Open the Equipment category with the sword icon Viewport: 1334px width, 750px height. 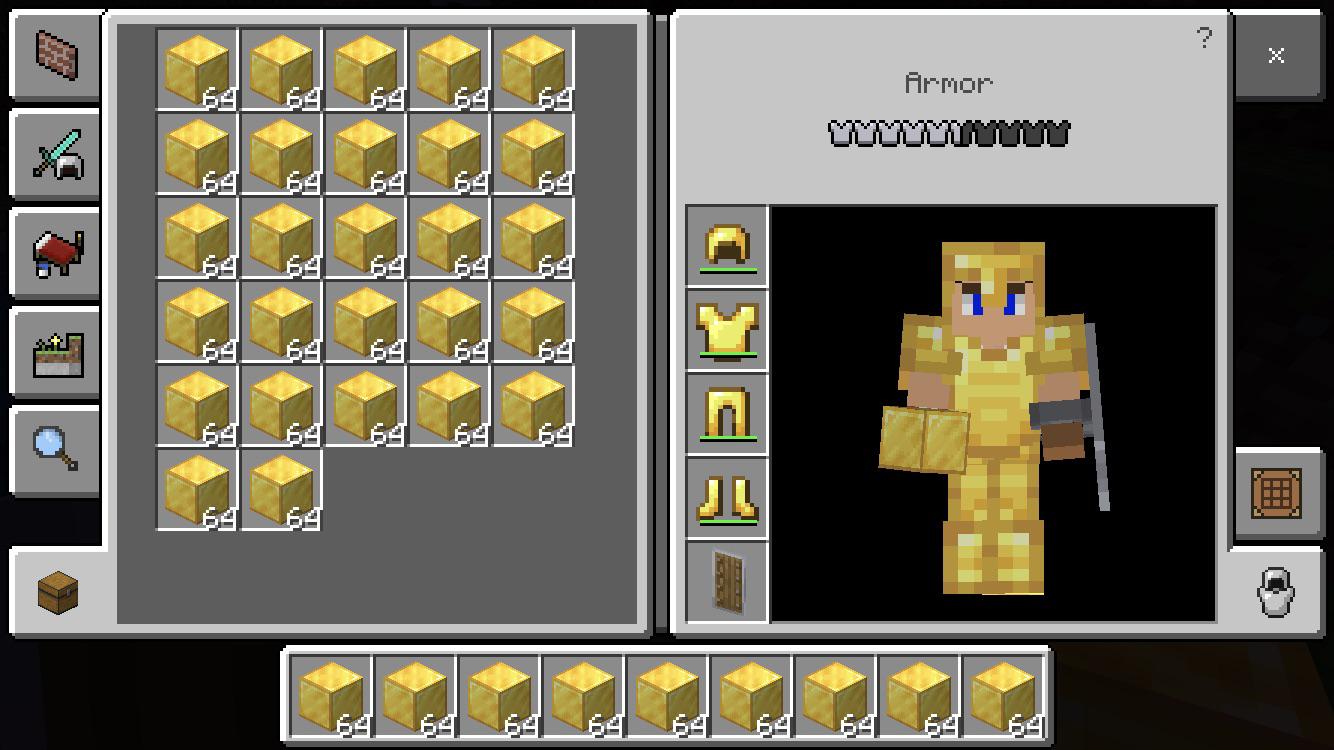tap(55, 154)
